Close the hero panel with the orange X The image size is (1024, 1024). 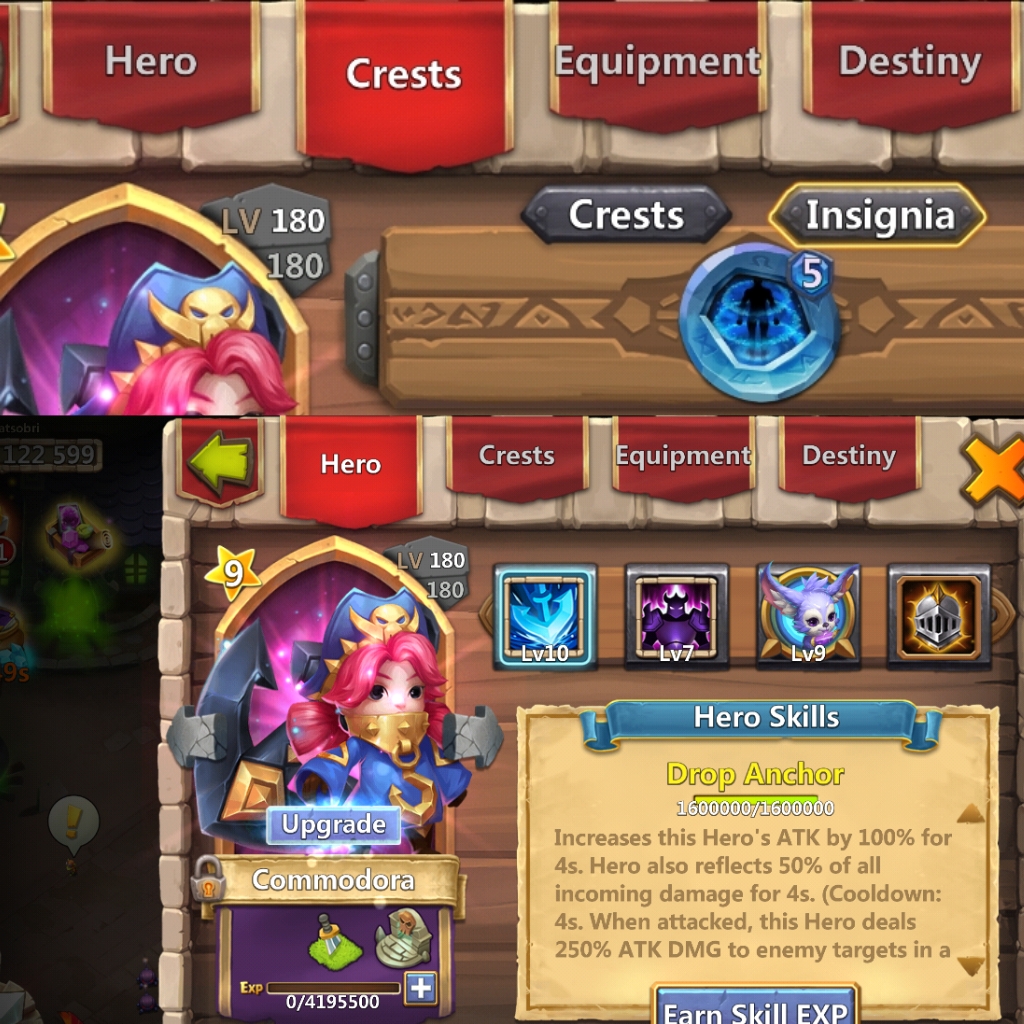[995, 468]
